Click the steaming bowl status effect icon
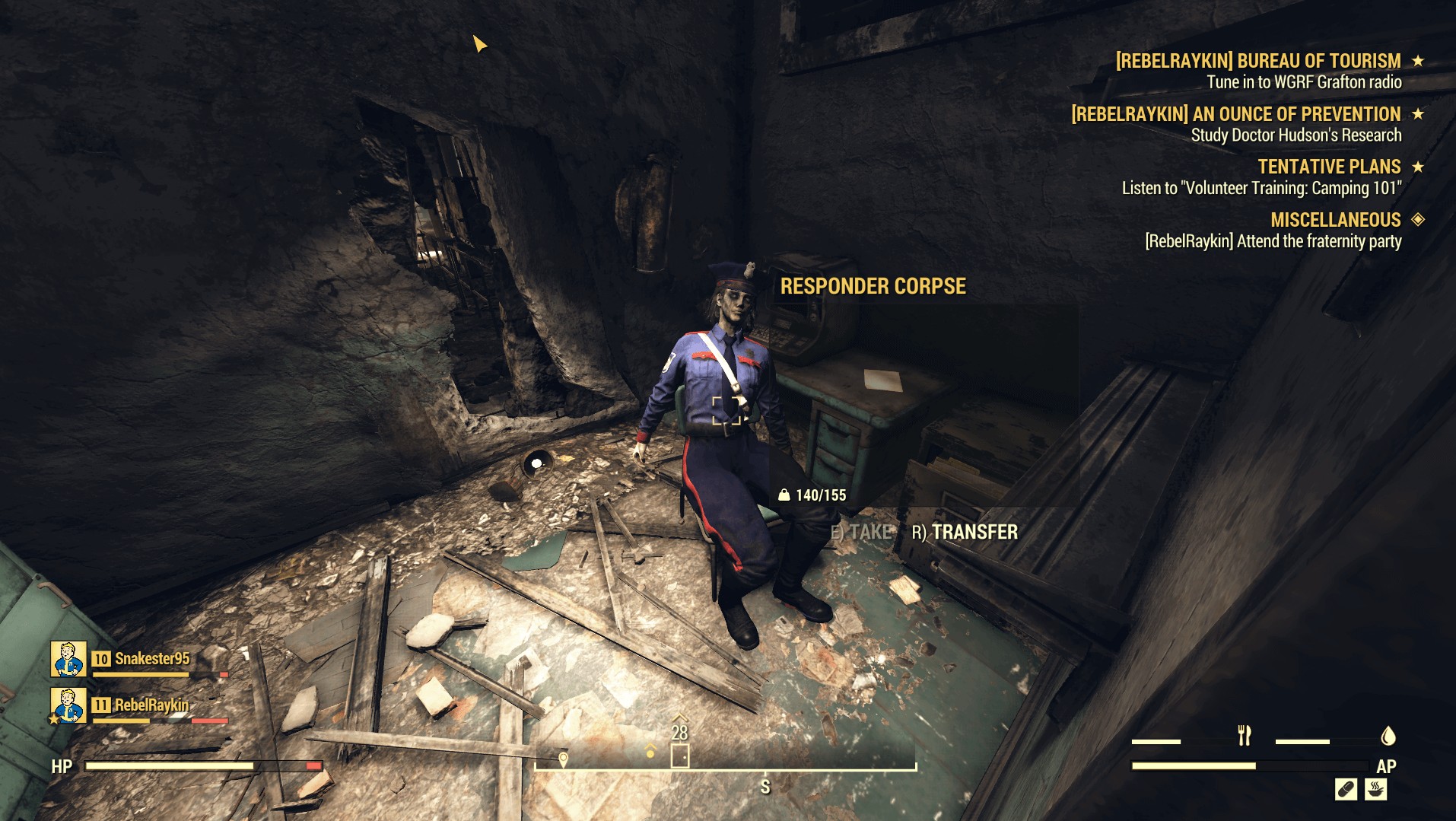This screenshot has width=1456, height=821. (x=1375, y=789)
